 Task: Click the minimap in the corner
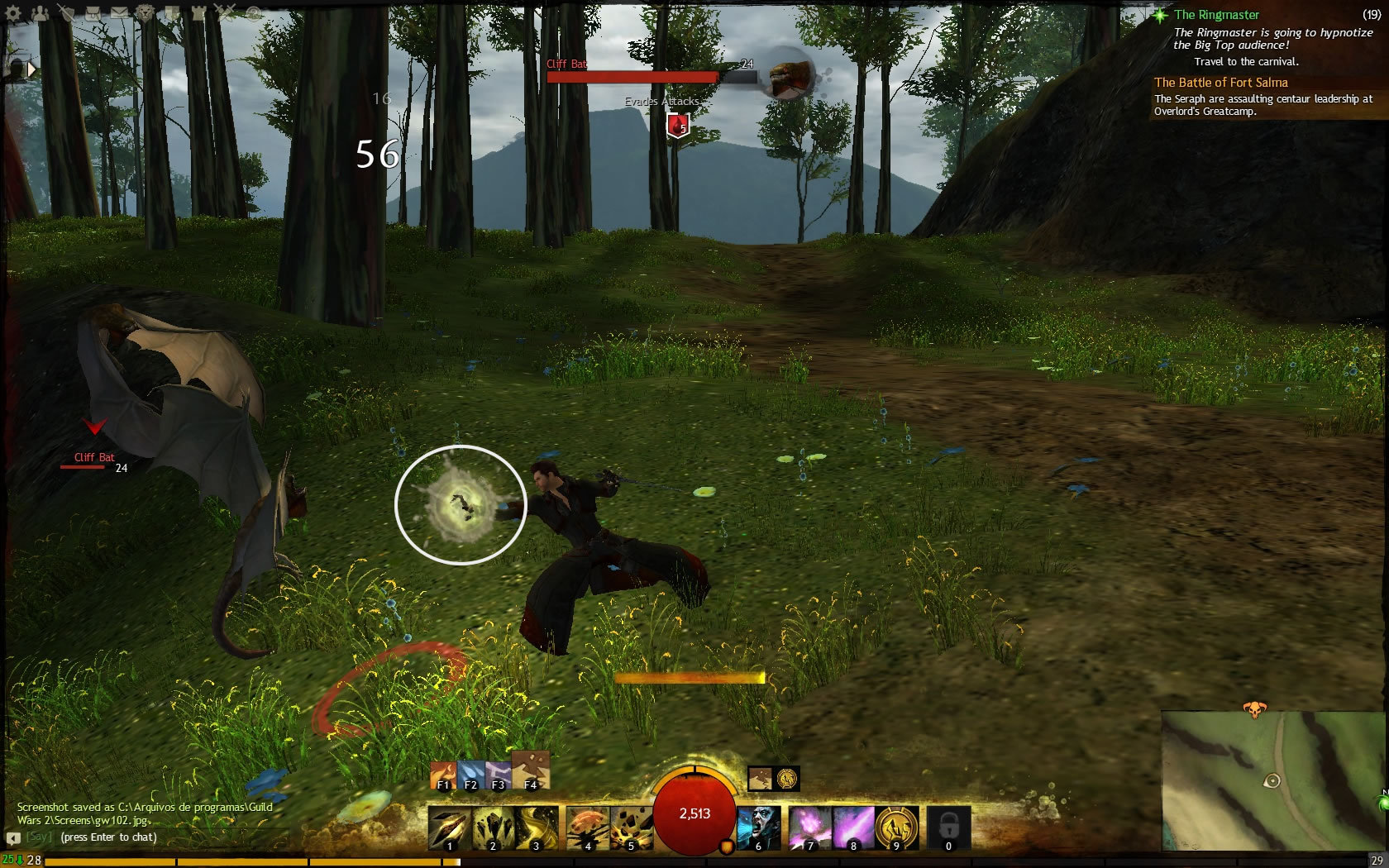(1273, 781)
